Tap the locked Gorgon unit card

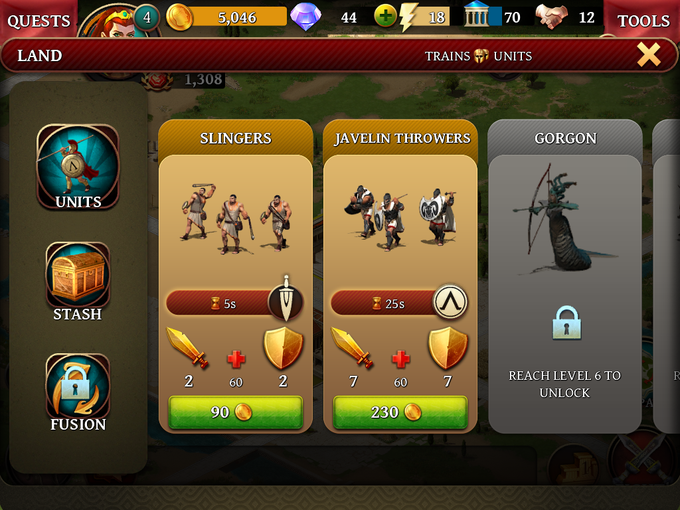click(x=564, y=280)
